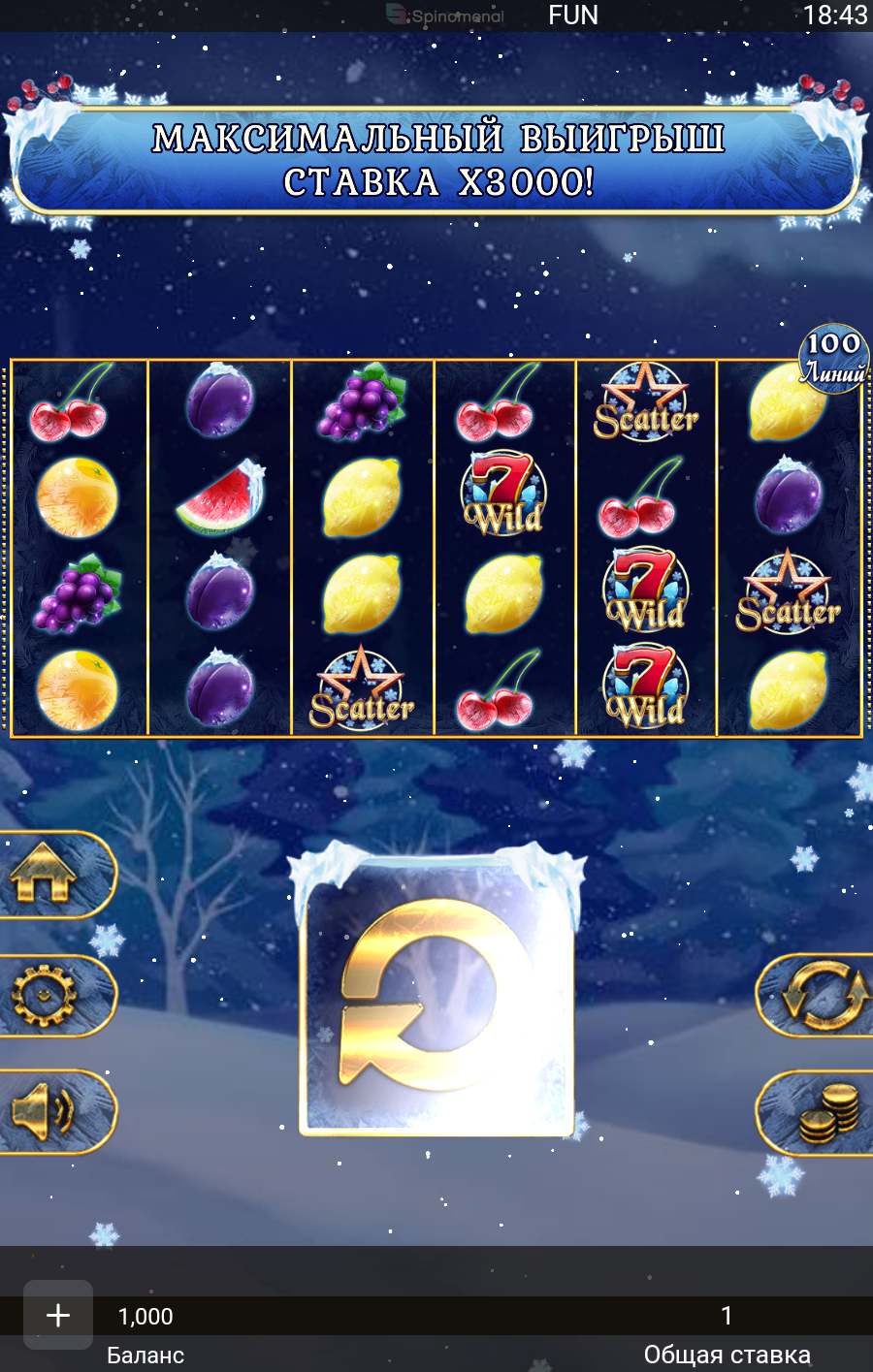Tap the 100 Линий lines badge
Viewport: 873px width, 1372px height.
click(x=833, y=359)
